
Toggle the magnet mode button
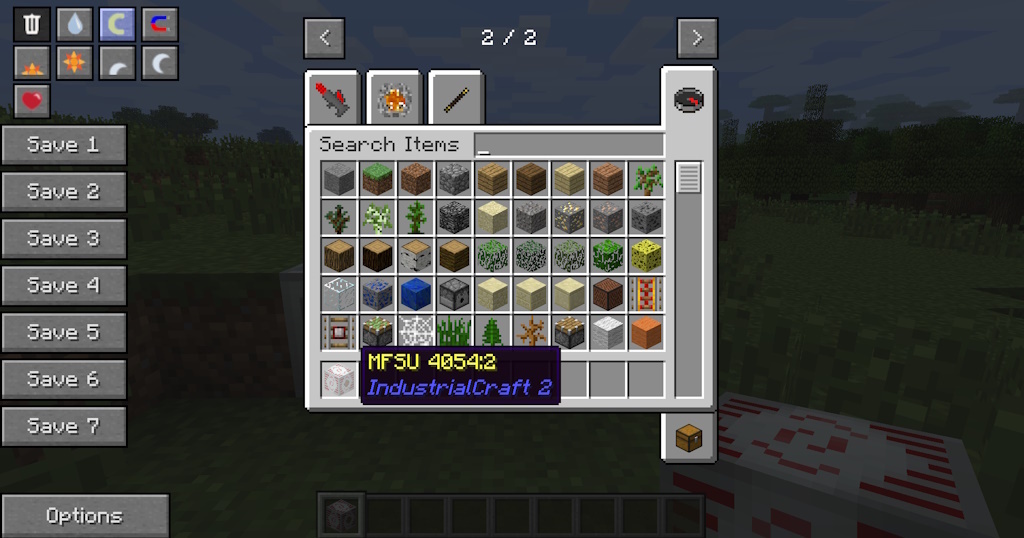(x=160, y=23)
